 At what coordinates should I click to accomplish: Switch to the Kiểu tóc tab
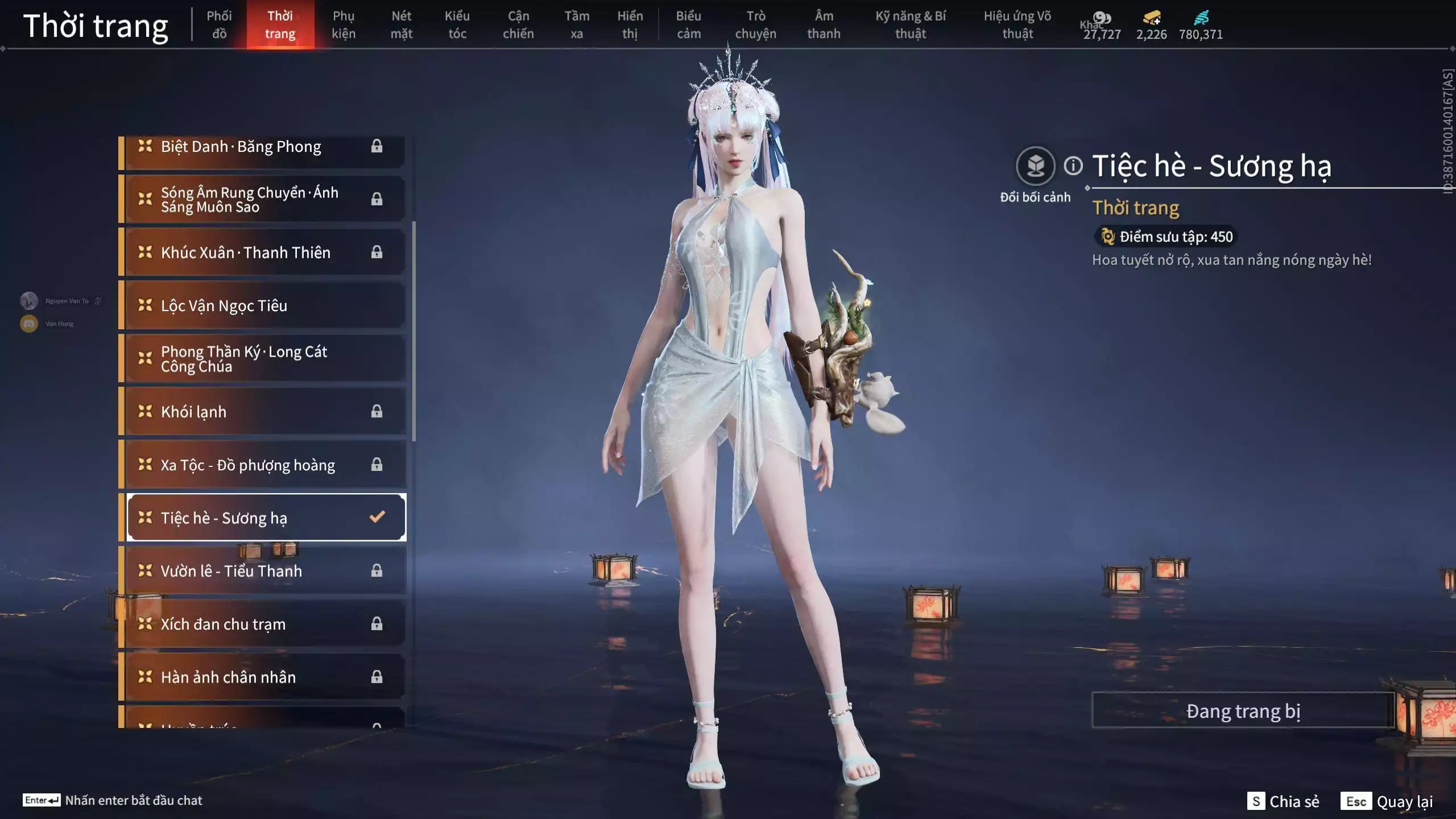pyautogui.click(x=458, y=24)
